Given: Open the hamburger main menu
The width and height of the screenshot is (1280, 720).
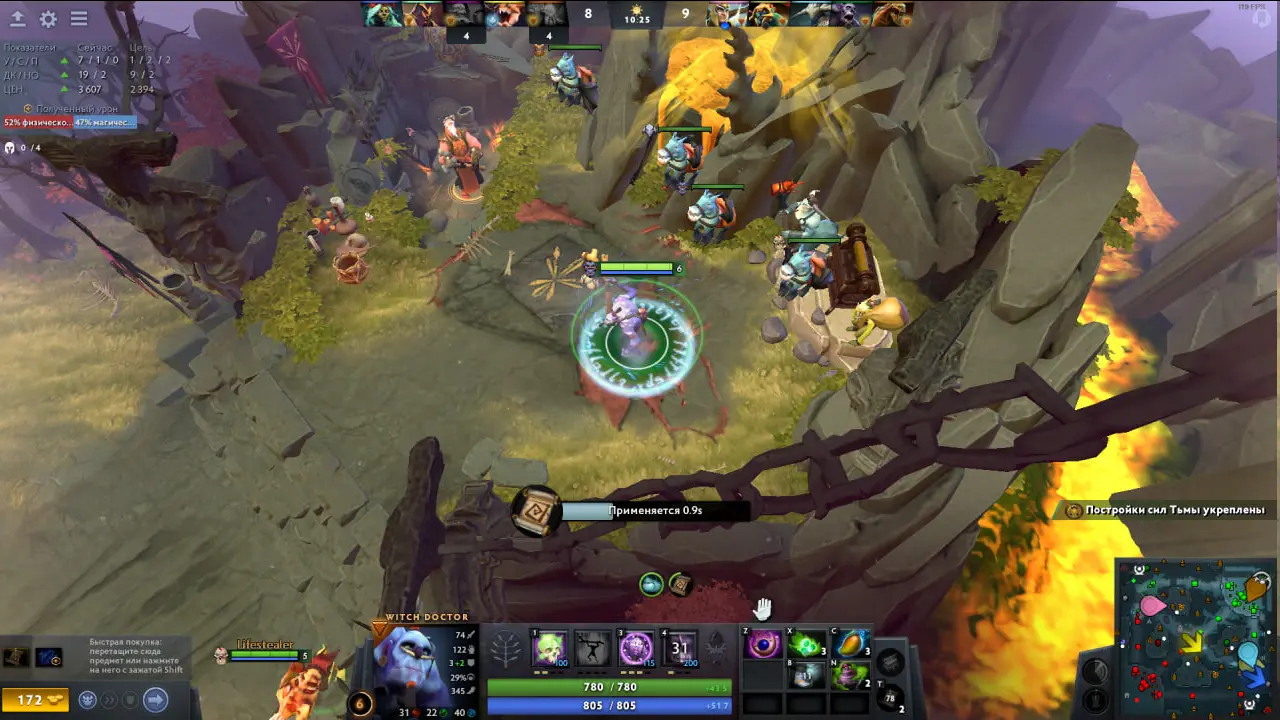Looking at the screenshot, I should [x=79, y=19].
